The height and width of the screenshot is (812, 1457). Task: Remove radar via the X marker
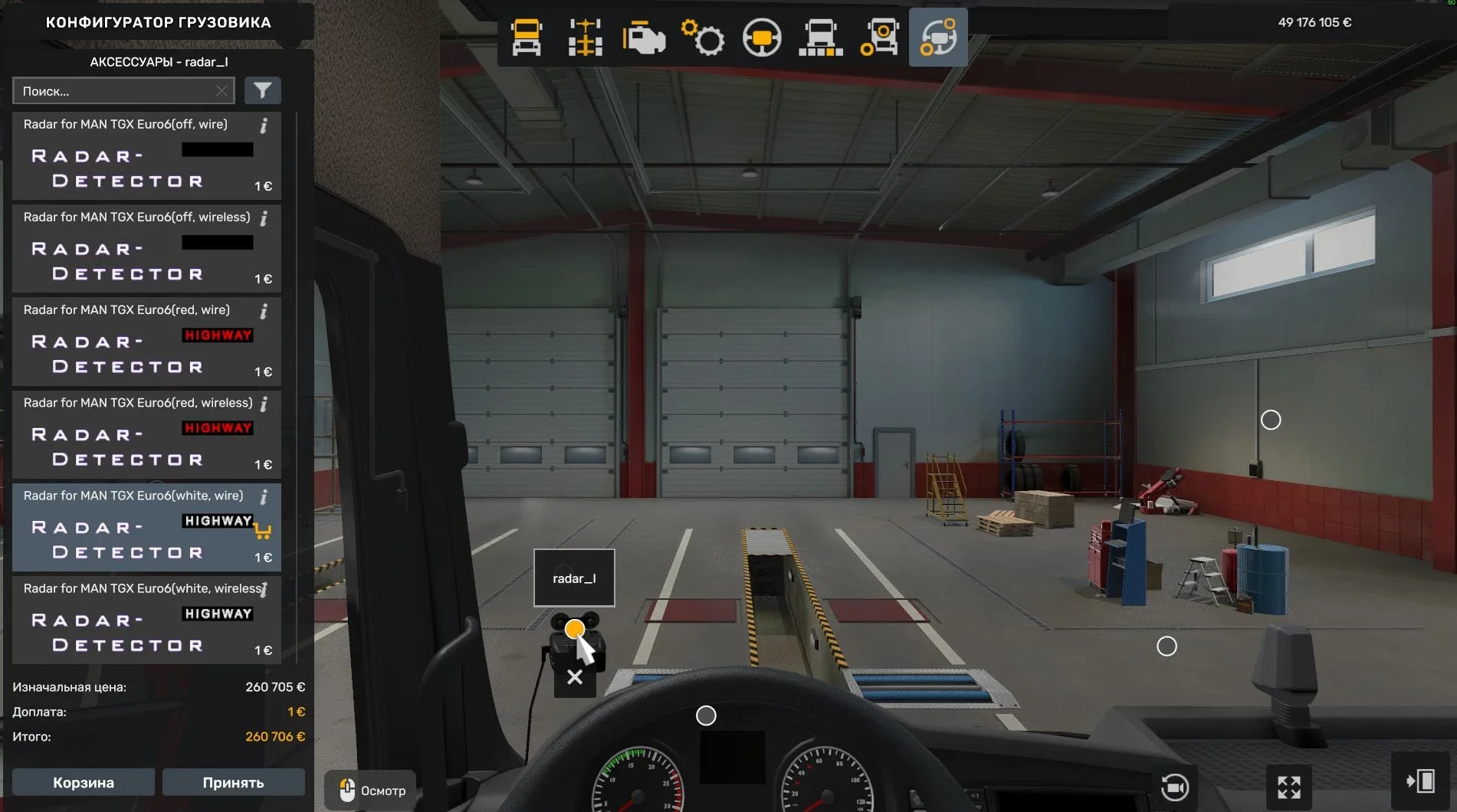coord(574,677)
